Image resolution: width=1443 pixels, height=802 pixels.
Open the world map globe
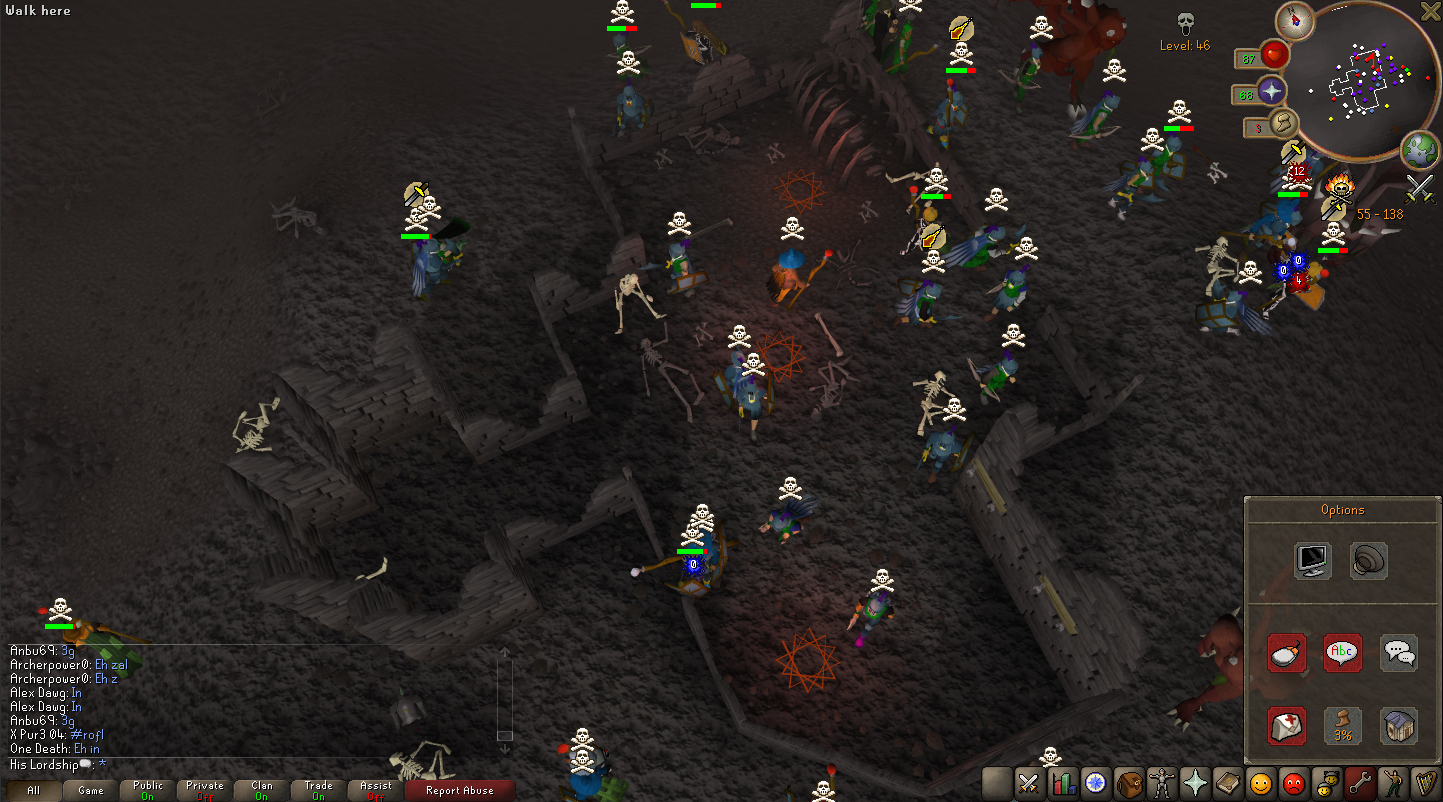pyautogui.click(x=1419, y=150)
